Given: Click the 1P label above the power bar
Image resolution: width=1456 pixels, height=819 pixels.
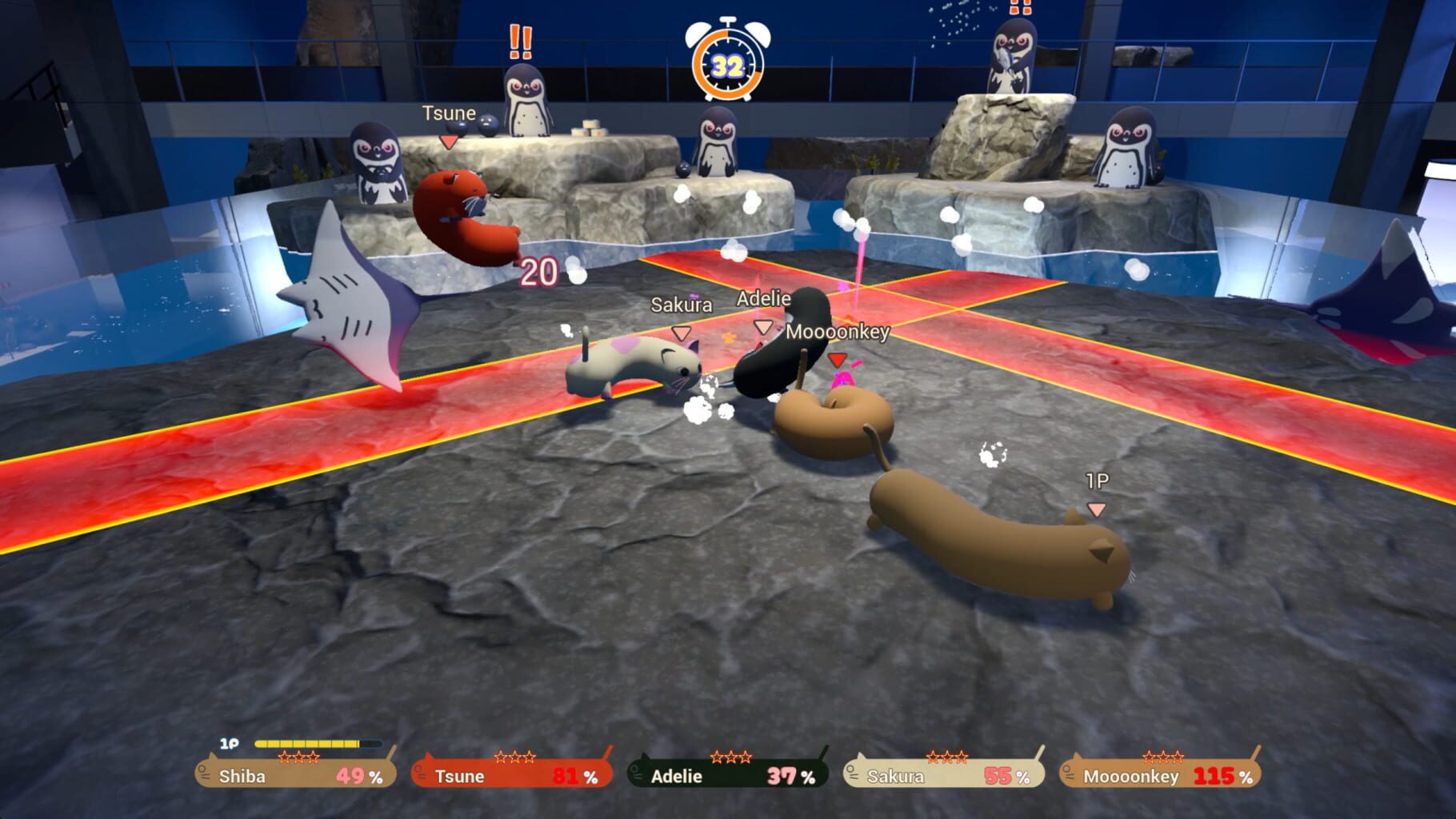Looking at the screenshot, I should 227,742.
